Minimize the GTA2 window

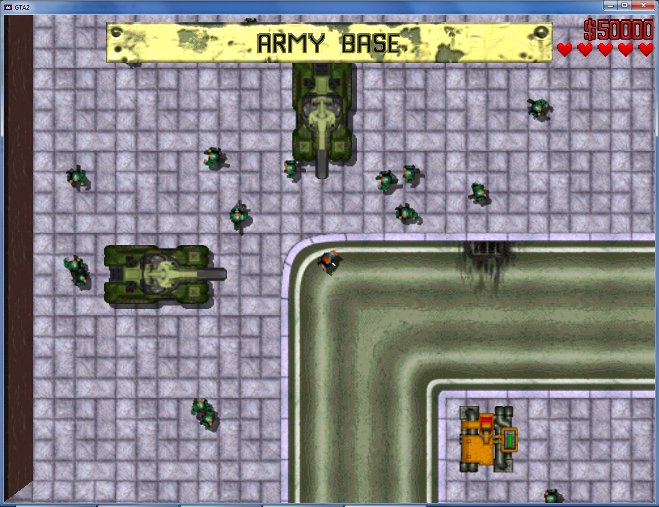pyautogui.click(x=609, y=6)
